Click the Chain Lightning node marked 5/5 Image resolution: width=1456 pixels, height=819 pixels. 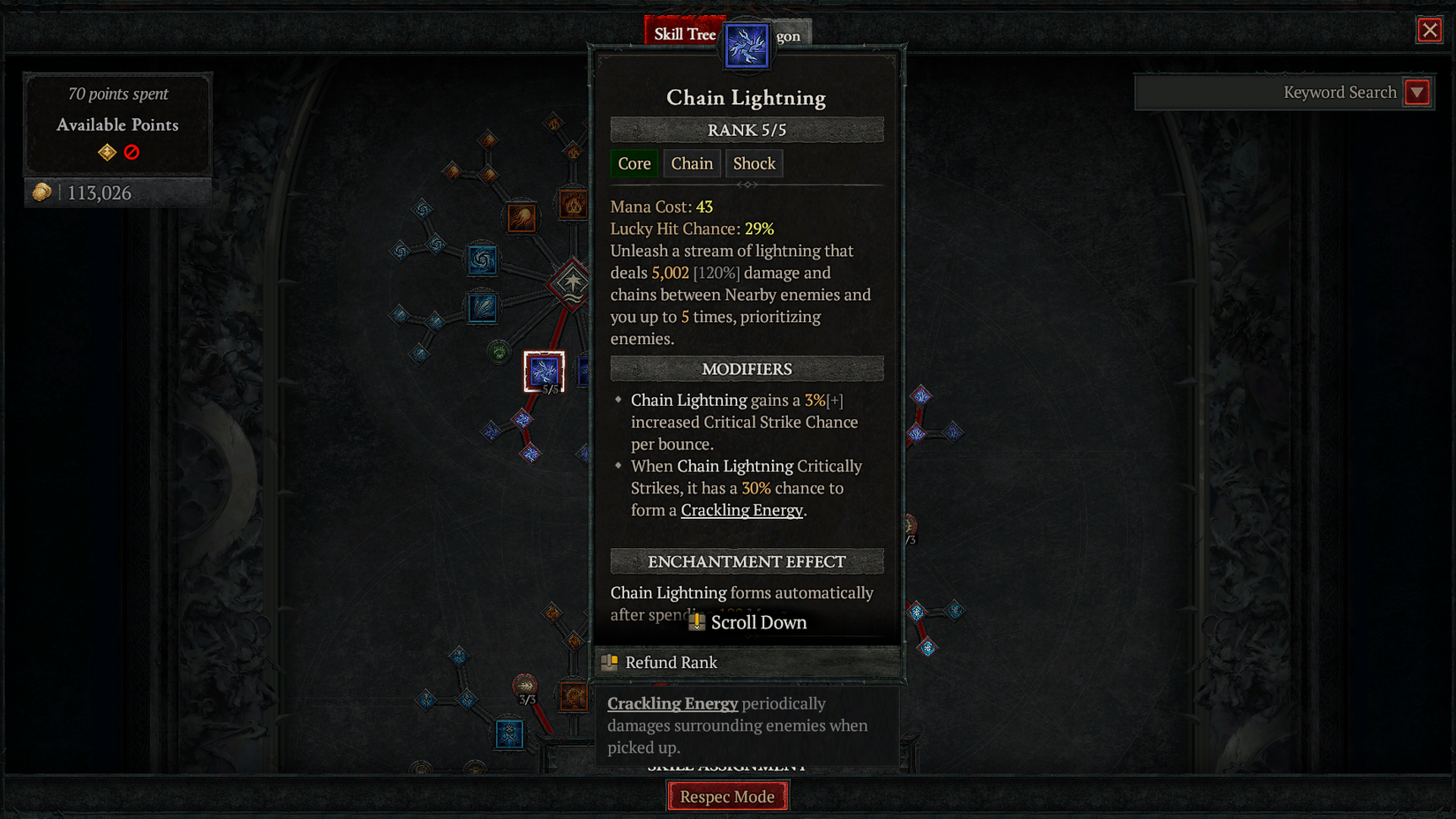[x=544, y=371]
